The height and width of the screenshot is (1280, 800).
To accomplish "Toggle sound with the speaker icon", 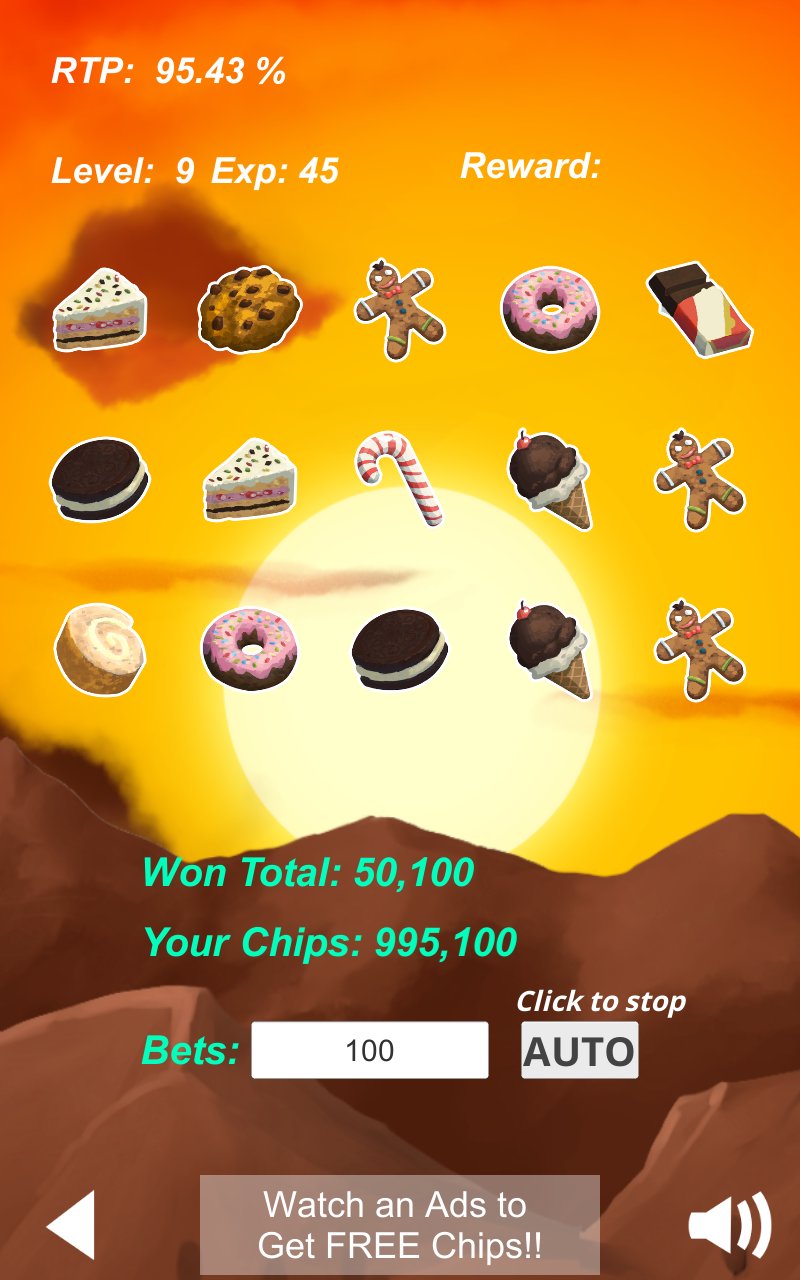I will (729, 1224).
